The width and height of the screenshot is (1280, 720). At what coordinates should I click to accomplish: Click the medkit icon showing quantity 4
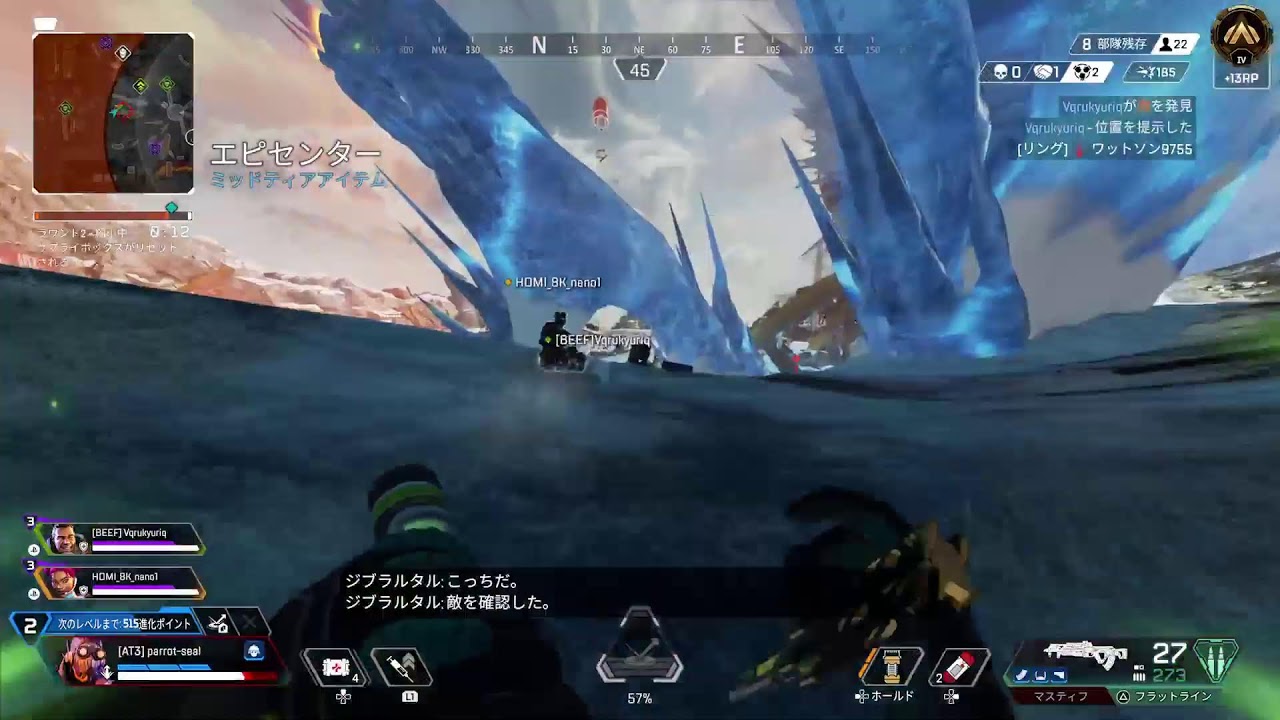337,666
